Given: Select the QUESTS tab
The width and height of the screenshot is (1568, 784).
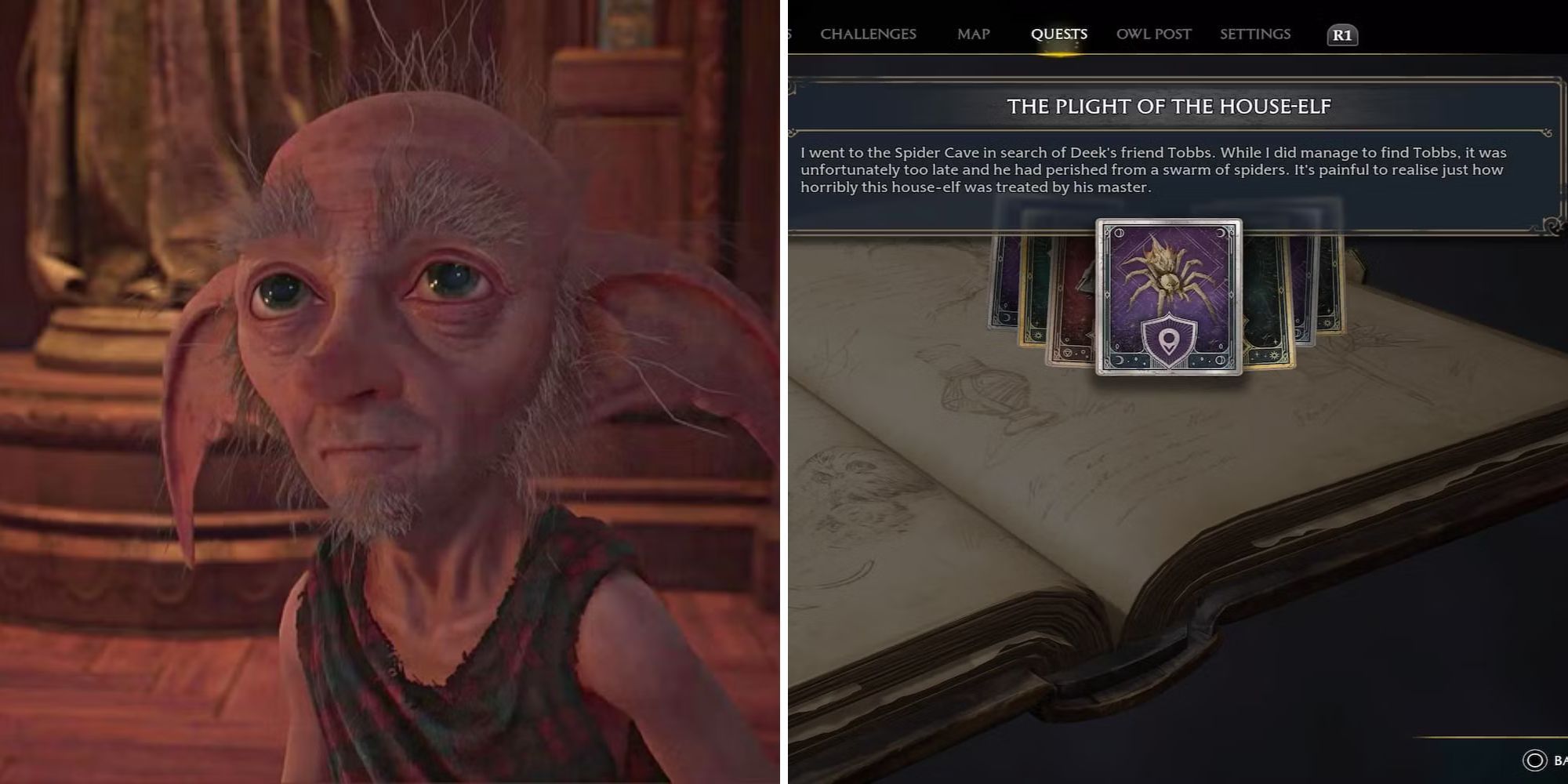Looking at the screenshot, I should click(1060, 34).
